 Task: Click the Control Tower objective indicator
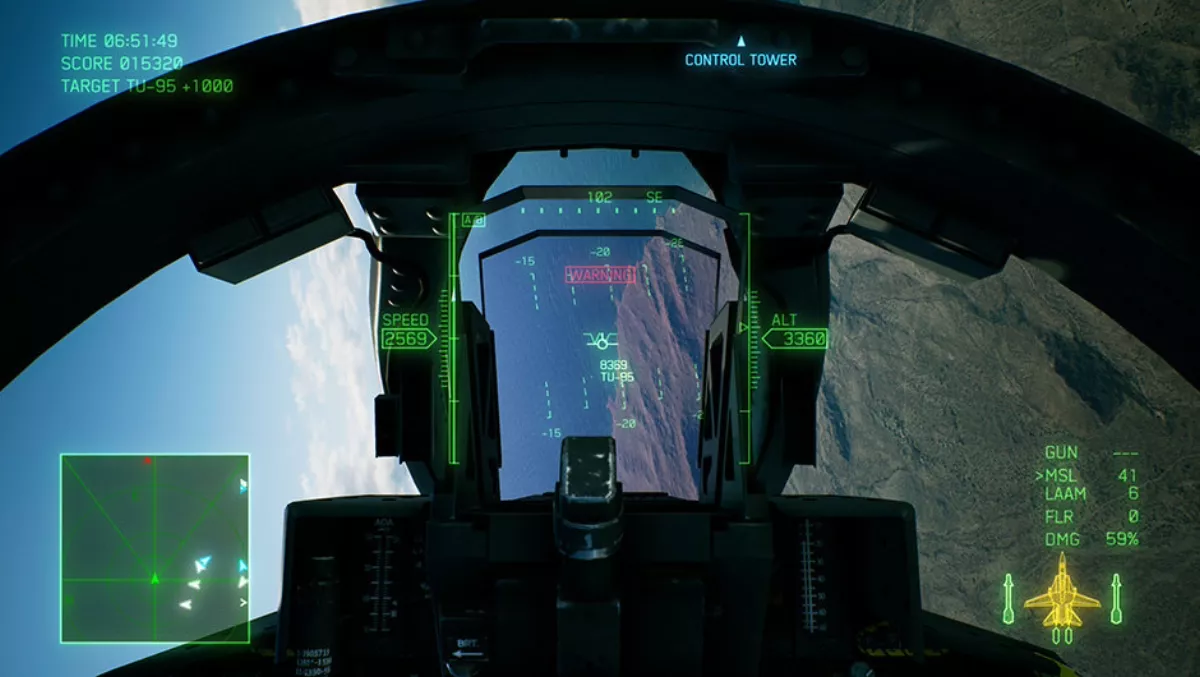[740, 59]
